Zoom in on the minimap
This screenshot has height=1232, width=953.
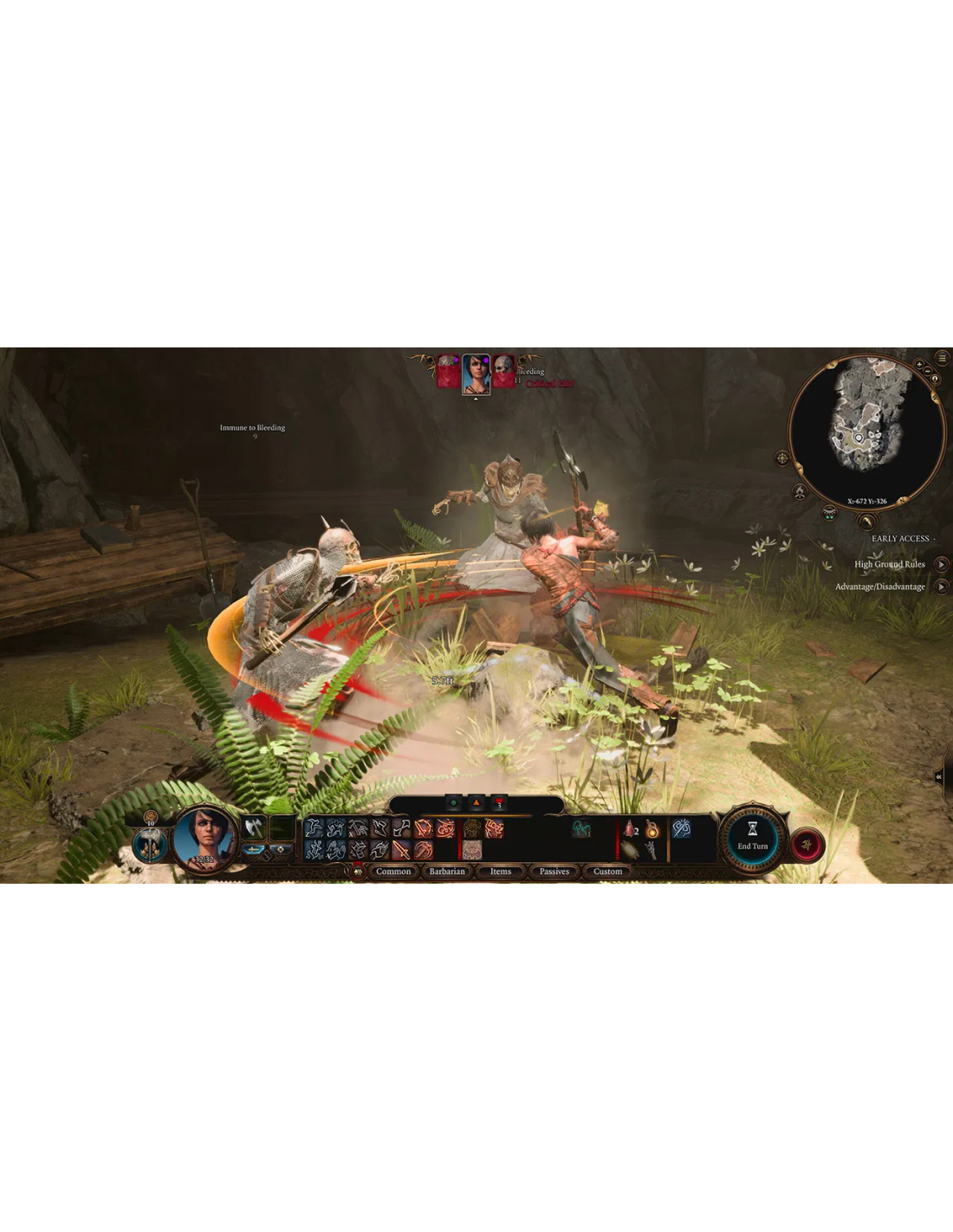(x=919, y=366)
